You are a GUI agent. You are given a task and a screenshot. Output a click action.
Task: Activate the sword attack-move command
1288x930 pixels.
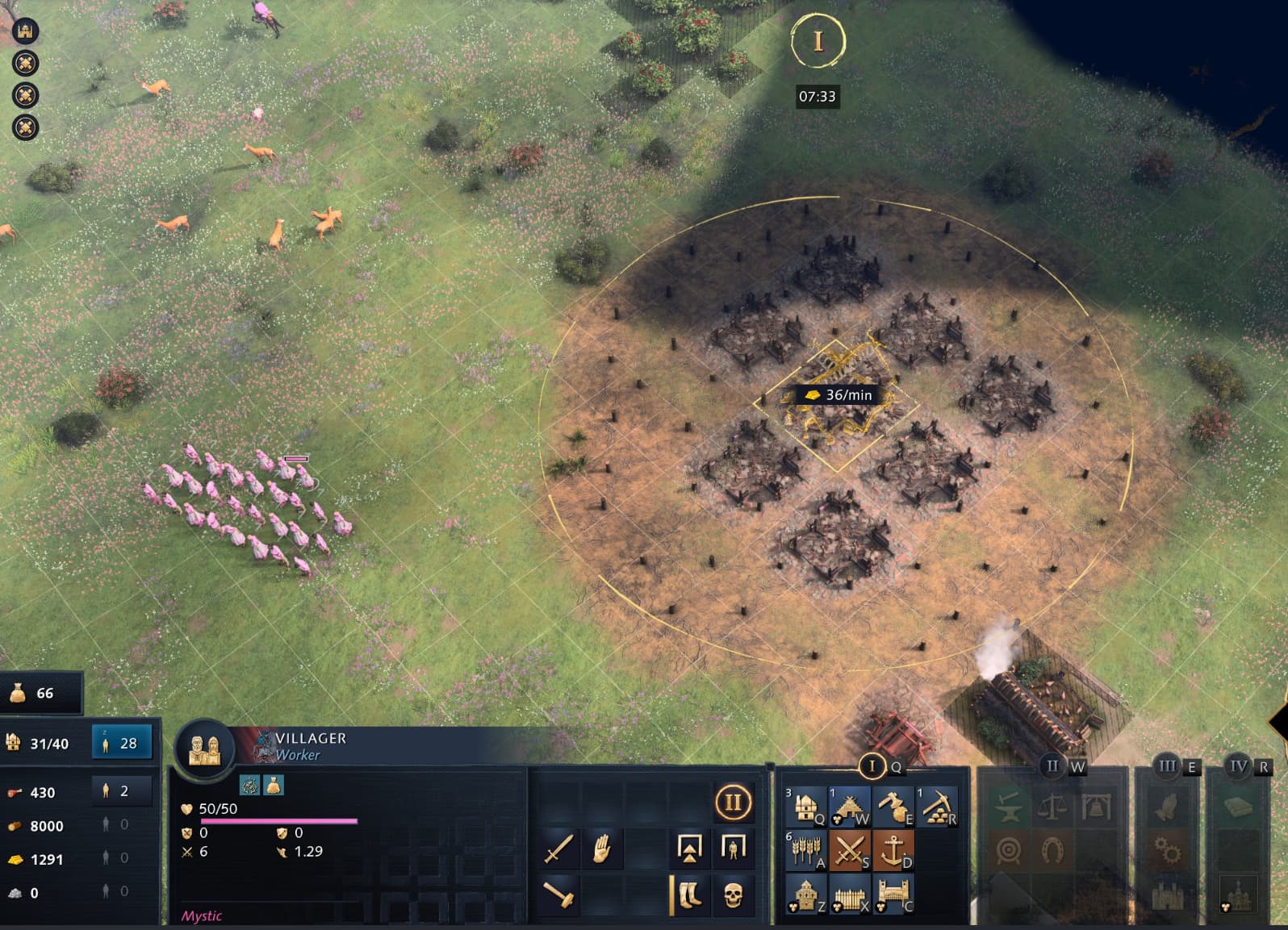pyautogui.click(x=558, y=849)
